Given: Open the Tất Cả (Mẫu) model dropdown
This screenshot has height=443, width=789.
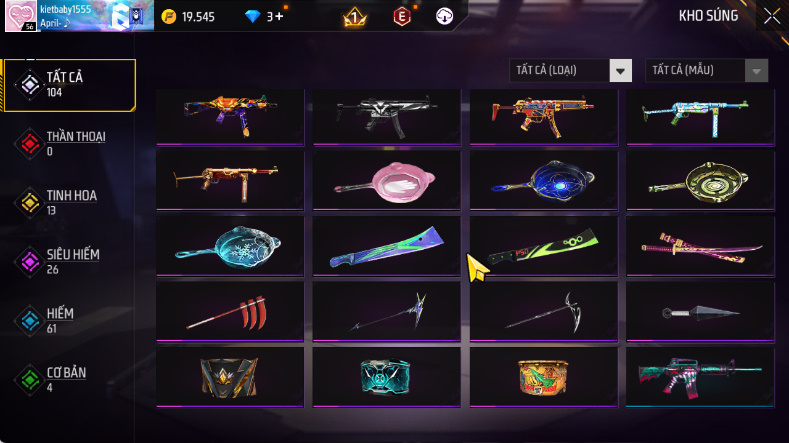Looking at the screenshot, I should coord(708,70).
